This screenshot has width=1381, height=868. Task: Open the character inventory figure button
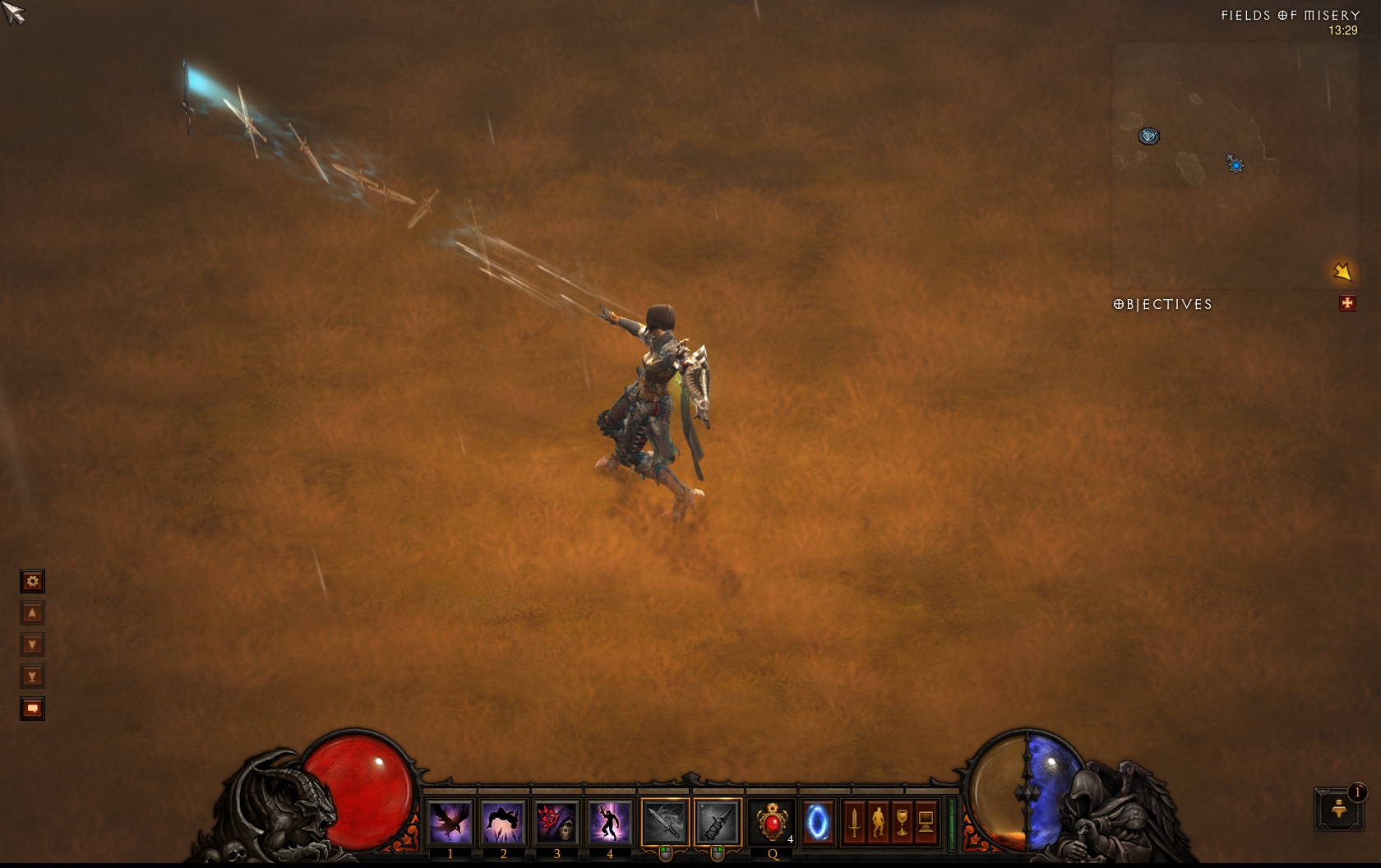(878, 821)
